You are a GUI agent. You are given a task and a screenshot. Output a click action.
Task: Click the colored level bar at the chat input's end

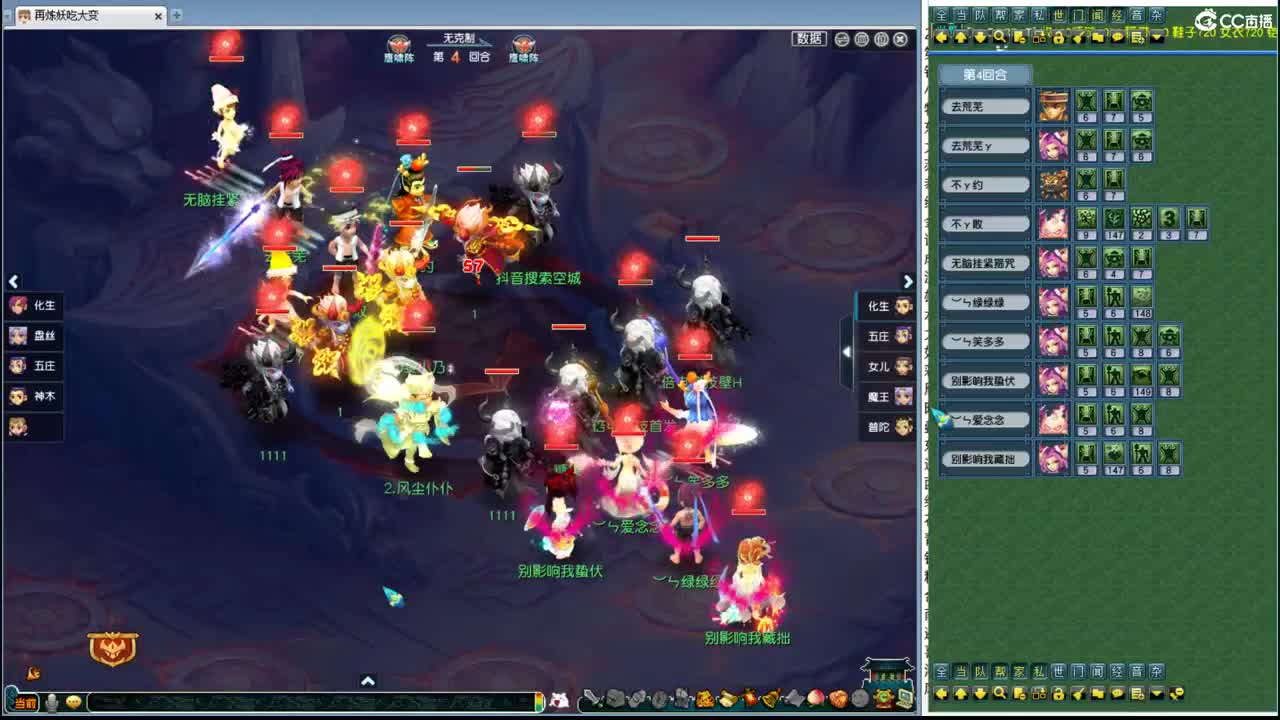[x=539, y=702]
